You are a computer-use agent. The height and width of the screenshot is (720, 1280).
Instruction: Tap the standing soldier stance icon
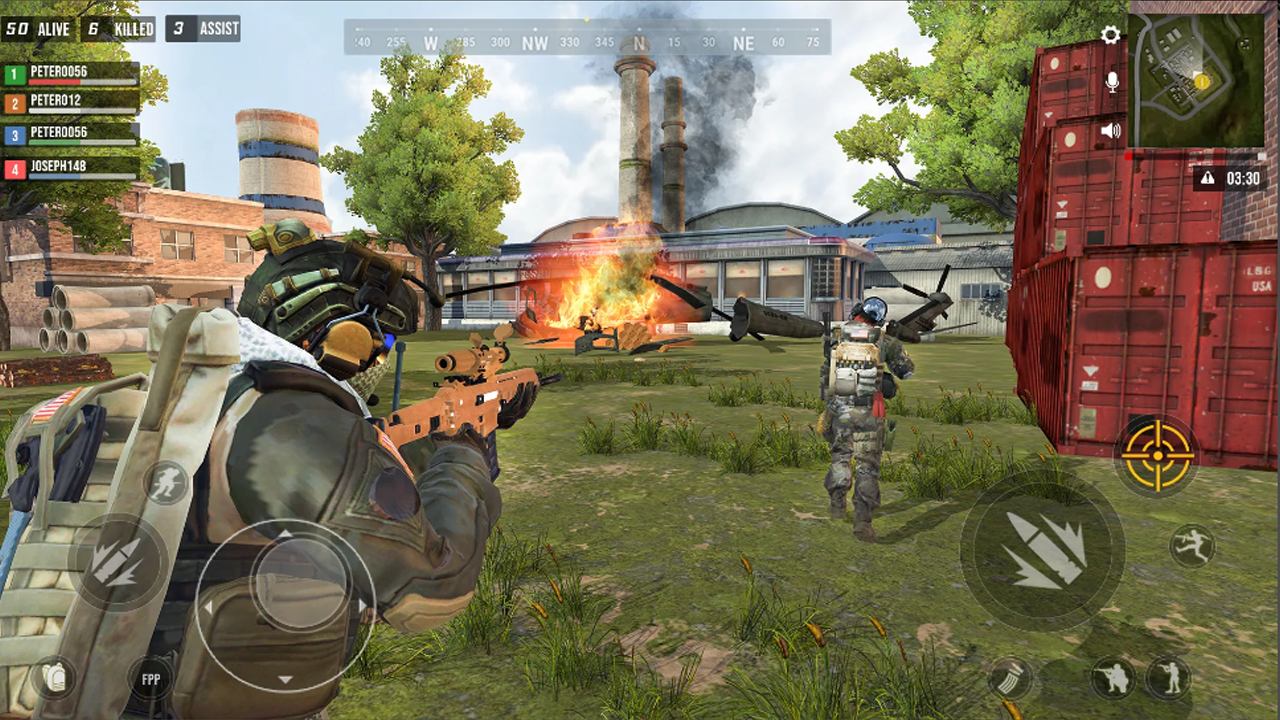pos(1168,677)
